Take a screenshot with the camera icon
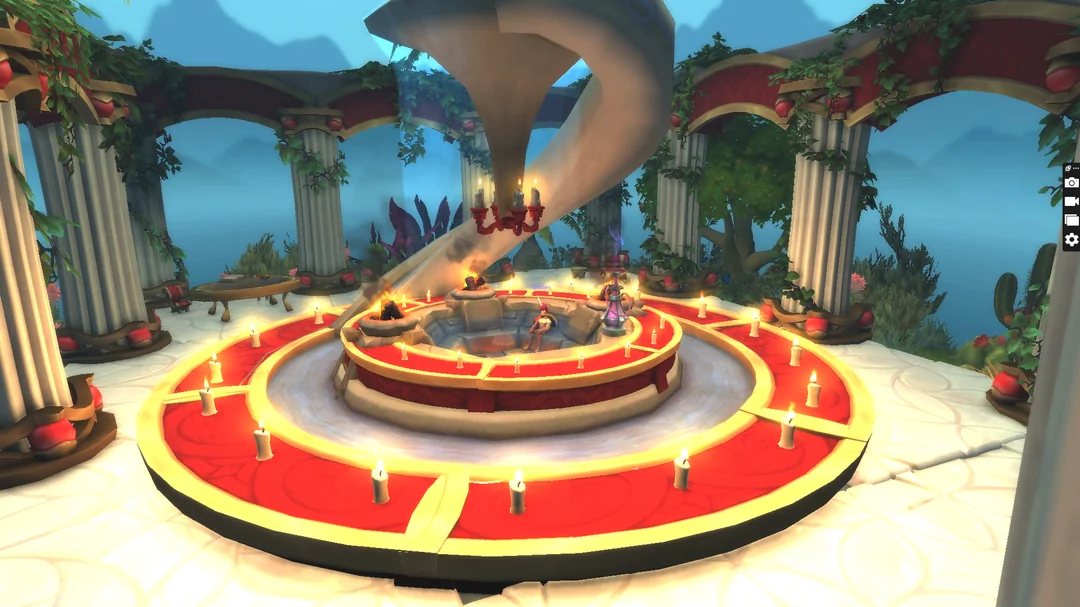The height and width of the screenshot is (607, 1080). (1071, 182)
